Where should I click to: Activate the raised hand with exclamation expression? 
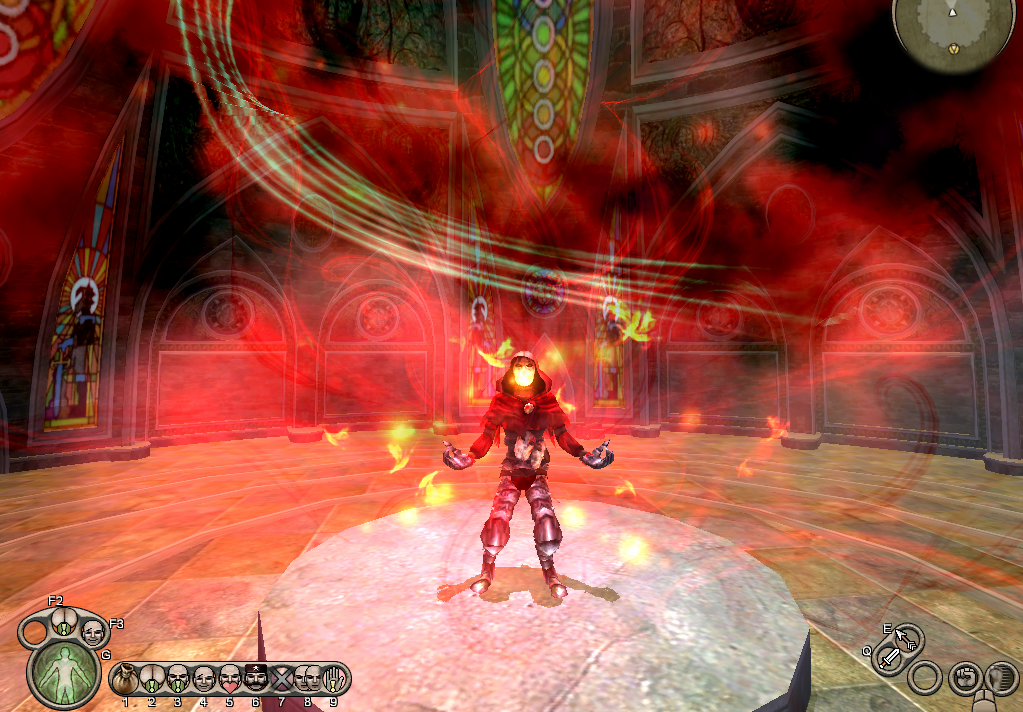[x=333, y=679]
